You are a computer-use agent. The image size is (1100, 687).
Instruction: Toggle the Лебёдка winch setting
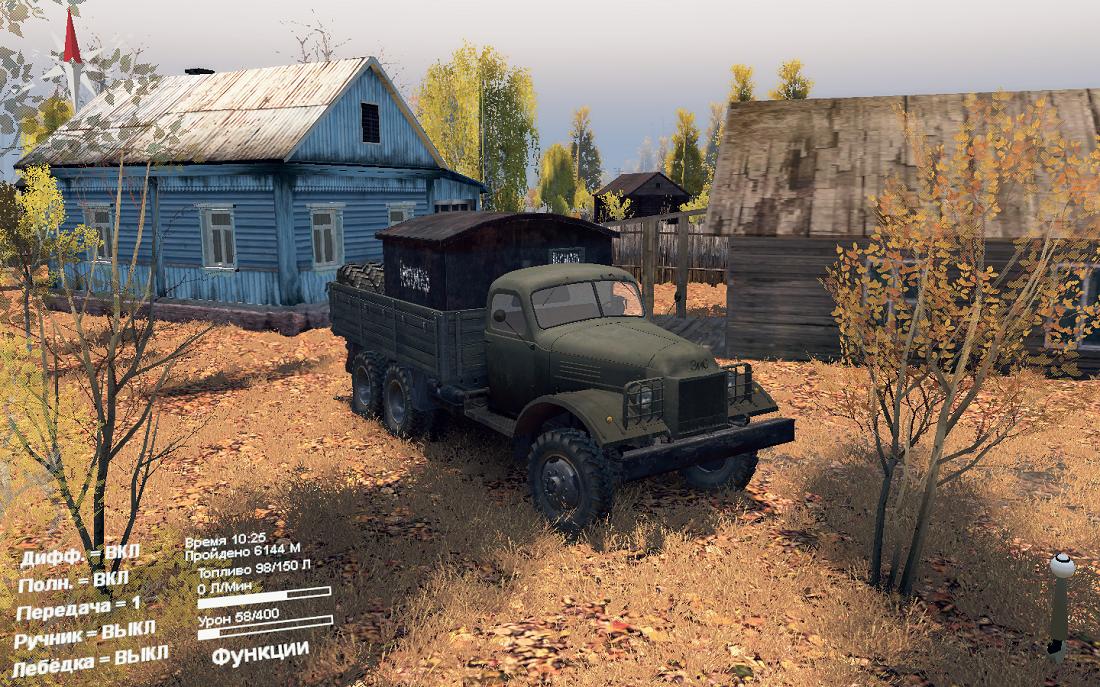point(90,661)
